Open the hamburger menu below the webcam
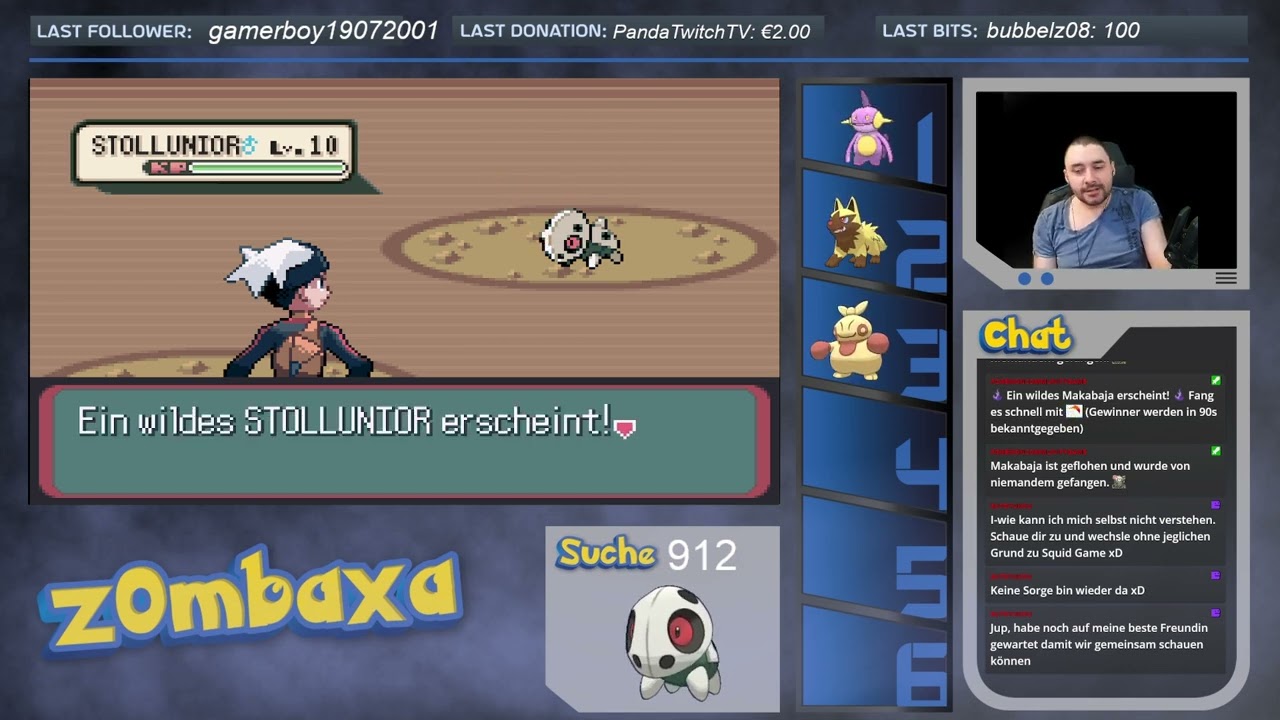The width and height of the screenshot is (1280, 720). click(1225, 279)
